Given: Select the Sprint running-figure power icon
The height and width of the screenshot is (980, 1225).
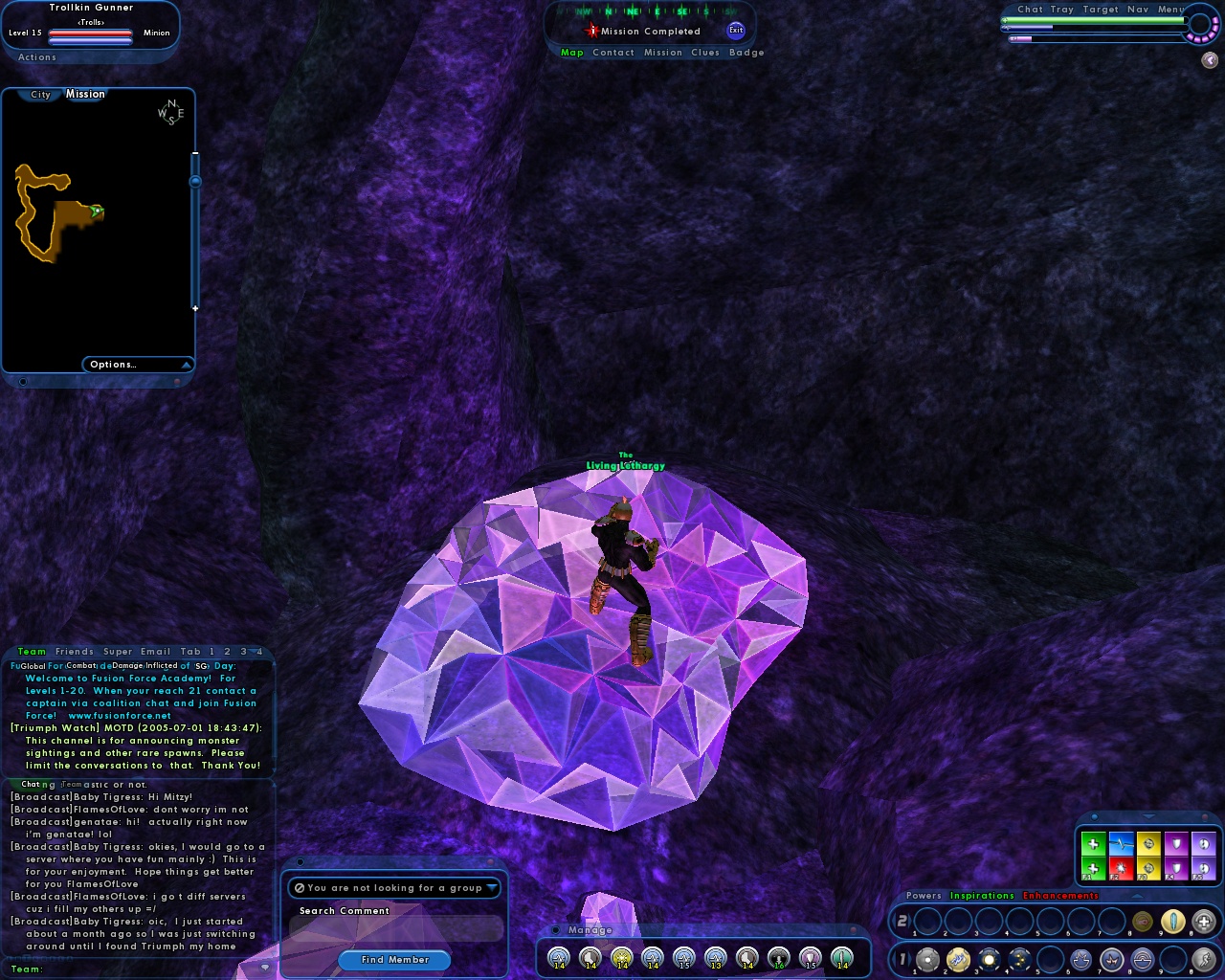Looking at the screenshot, I should [1205, 960].
